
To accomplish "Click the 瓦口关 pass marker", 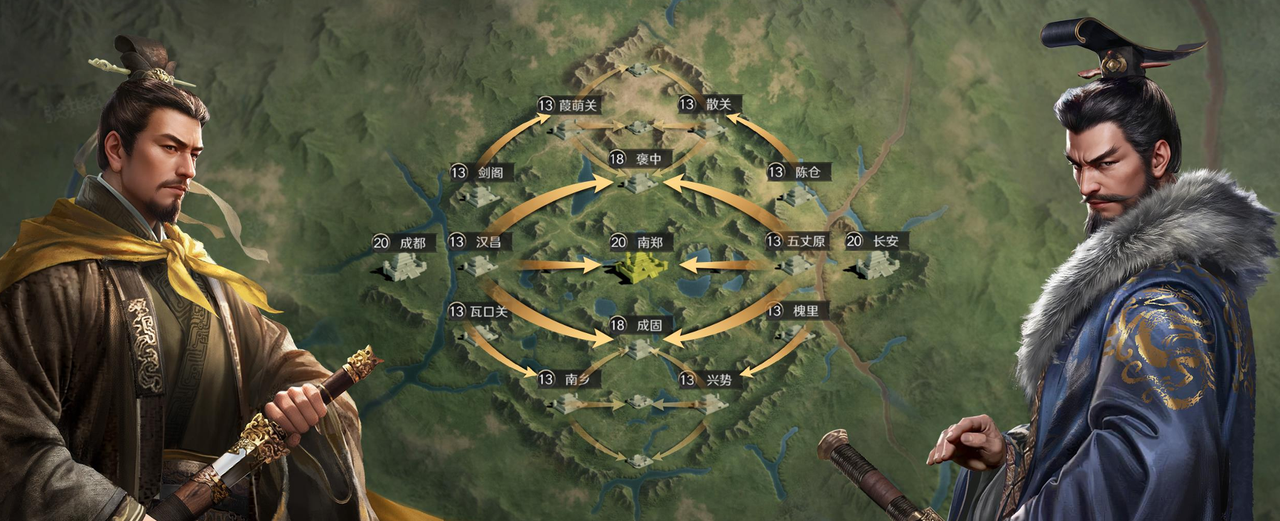I will point(478,334).
